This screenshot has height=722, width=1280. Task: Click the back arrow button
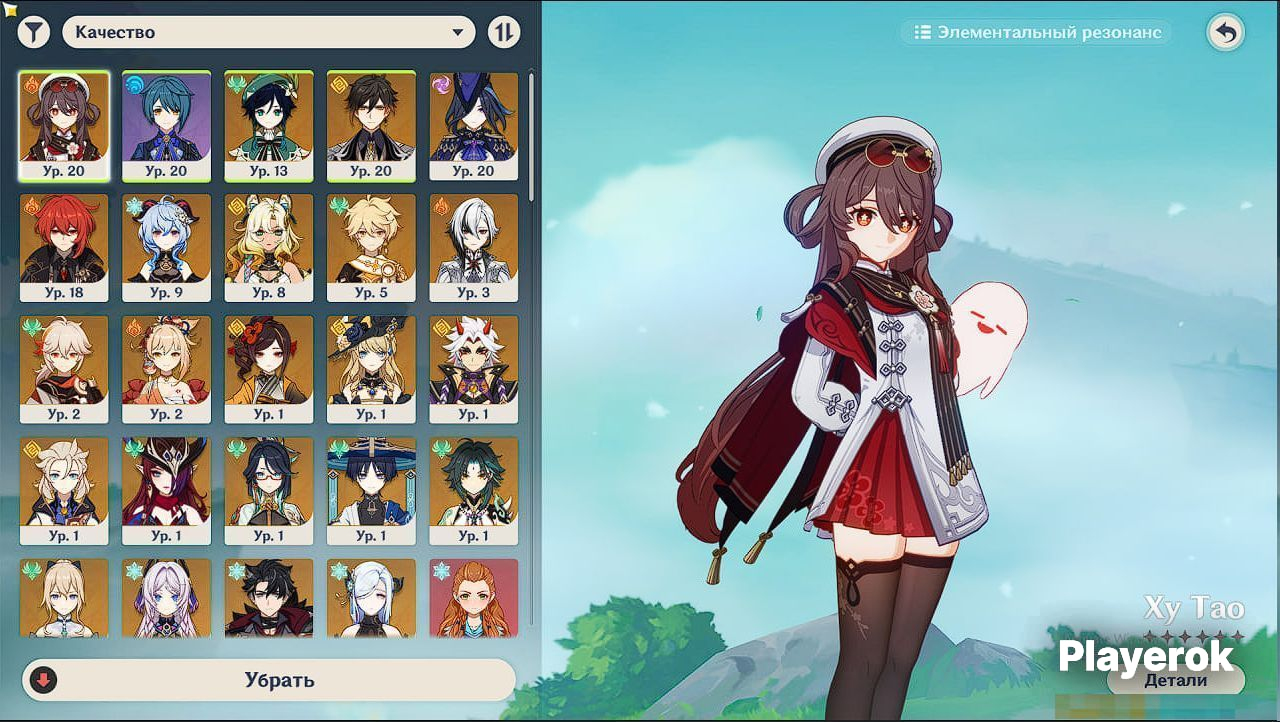(1225, 32)
